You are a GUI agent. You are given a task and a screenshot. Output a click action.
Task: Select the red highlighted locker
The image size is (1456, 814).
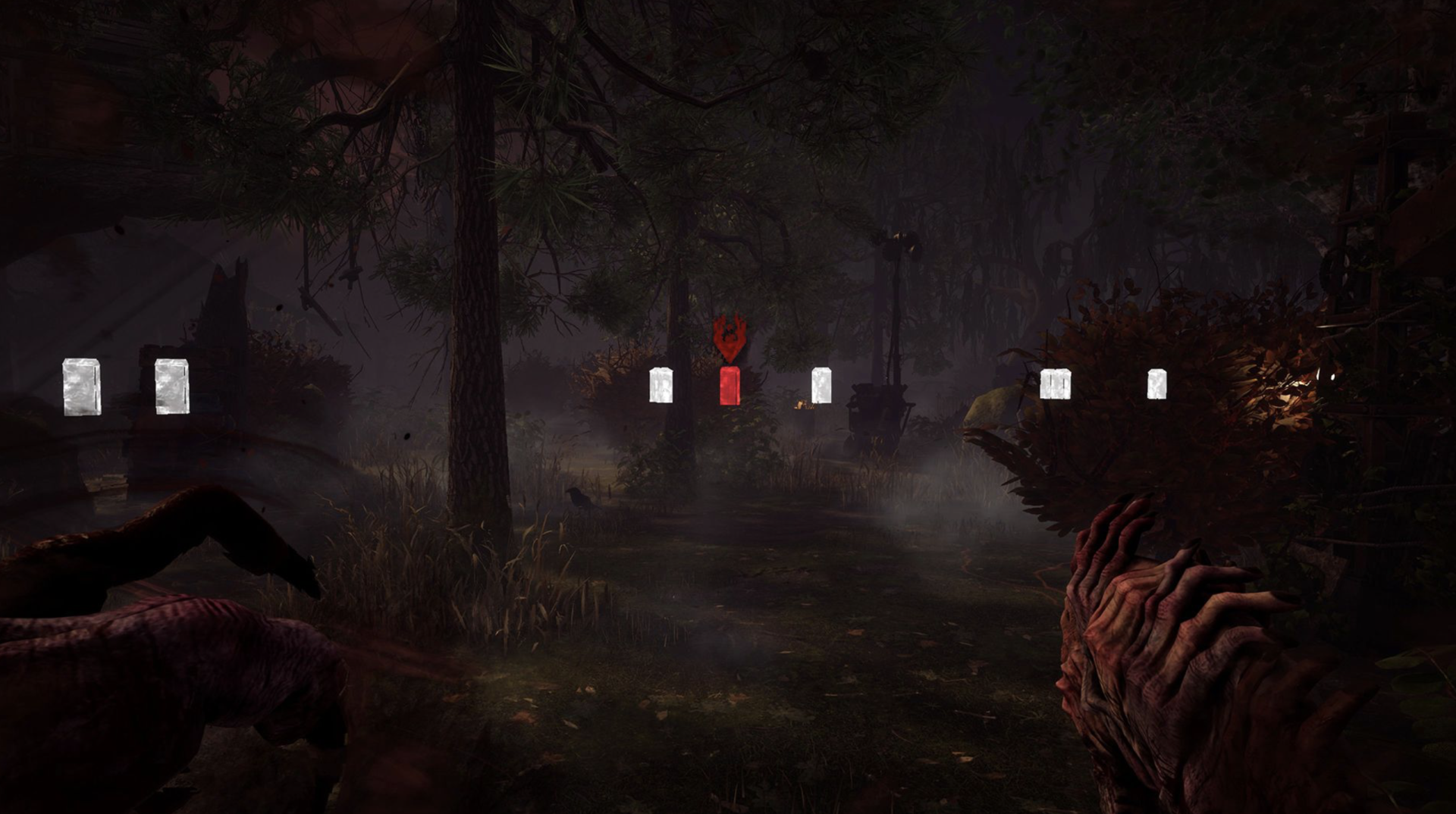pos(729,385)
